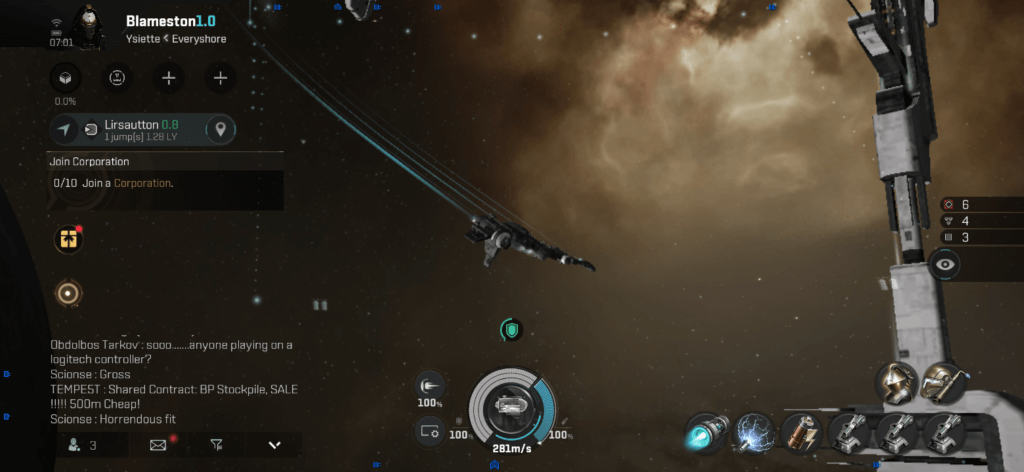Open the Join Corporation objective
Screen dimensions: 1024x472
pos(165,161)
